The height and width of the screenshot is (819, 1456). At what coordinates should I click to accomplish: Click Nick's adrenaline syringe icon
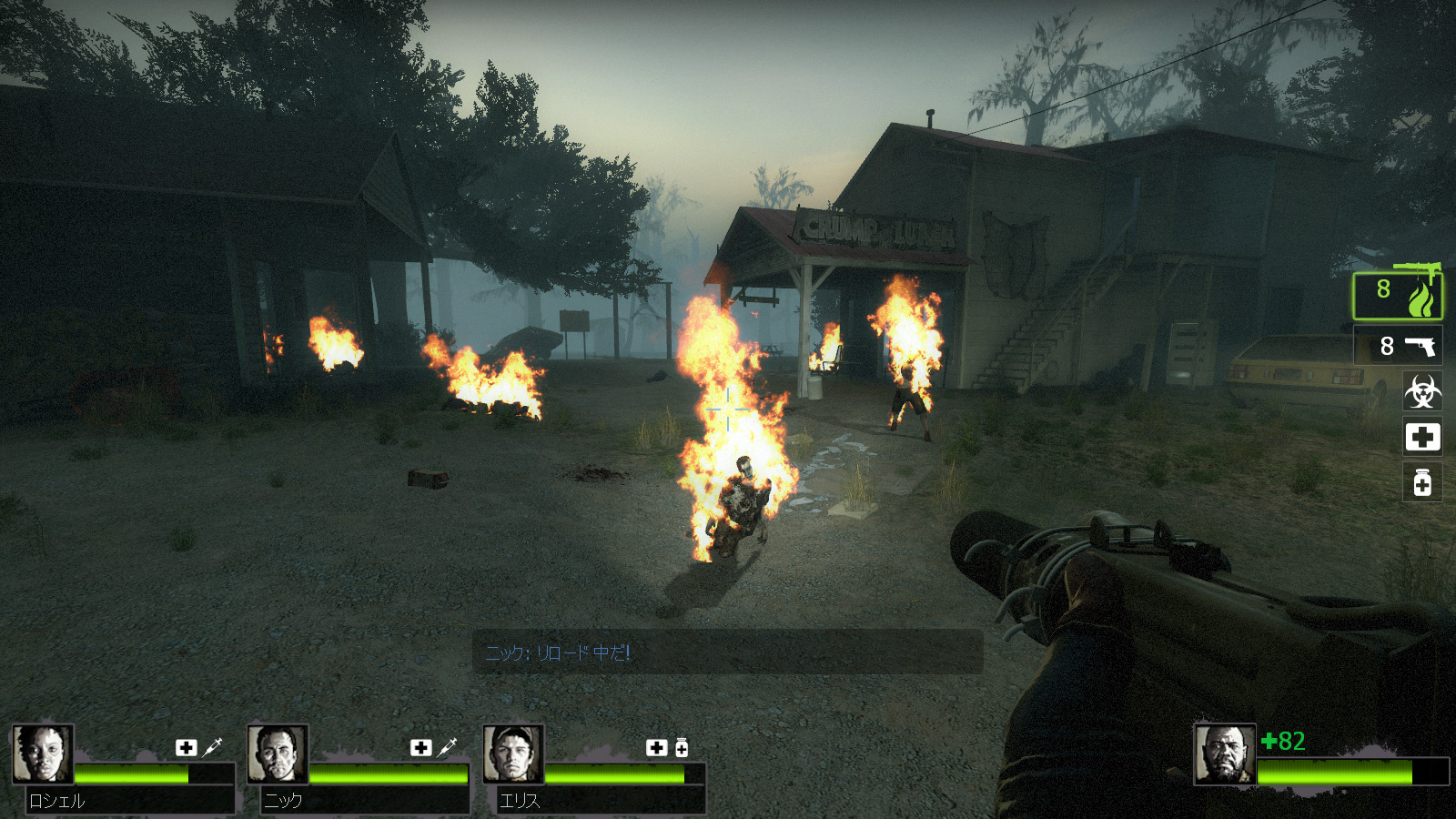point(447,747)
